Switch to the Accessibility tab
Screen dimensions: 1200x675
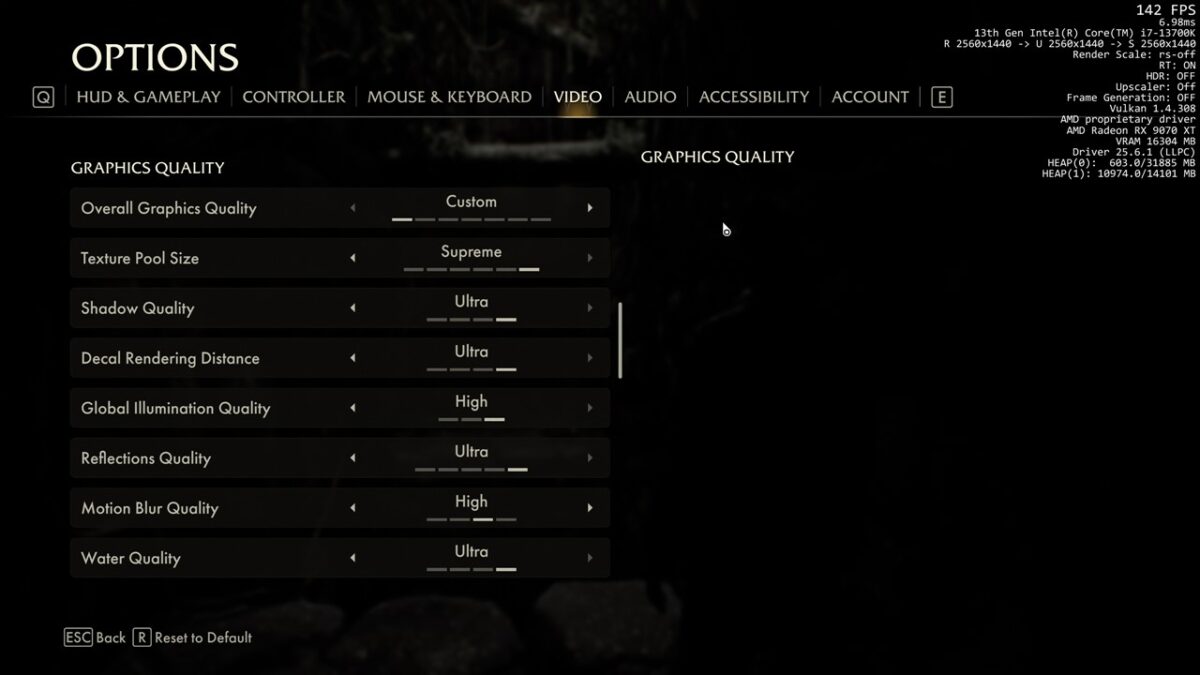click(x=753, y=97)
